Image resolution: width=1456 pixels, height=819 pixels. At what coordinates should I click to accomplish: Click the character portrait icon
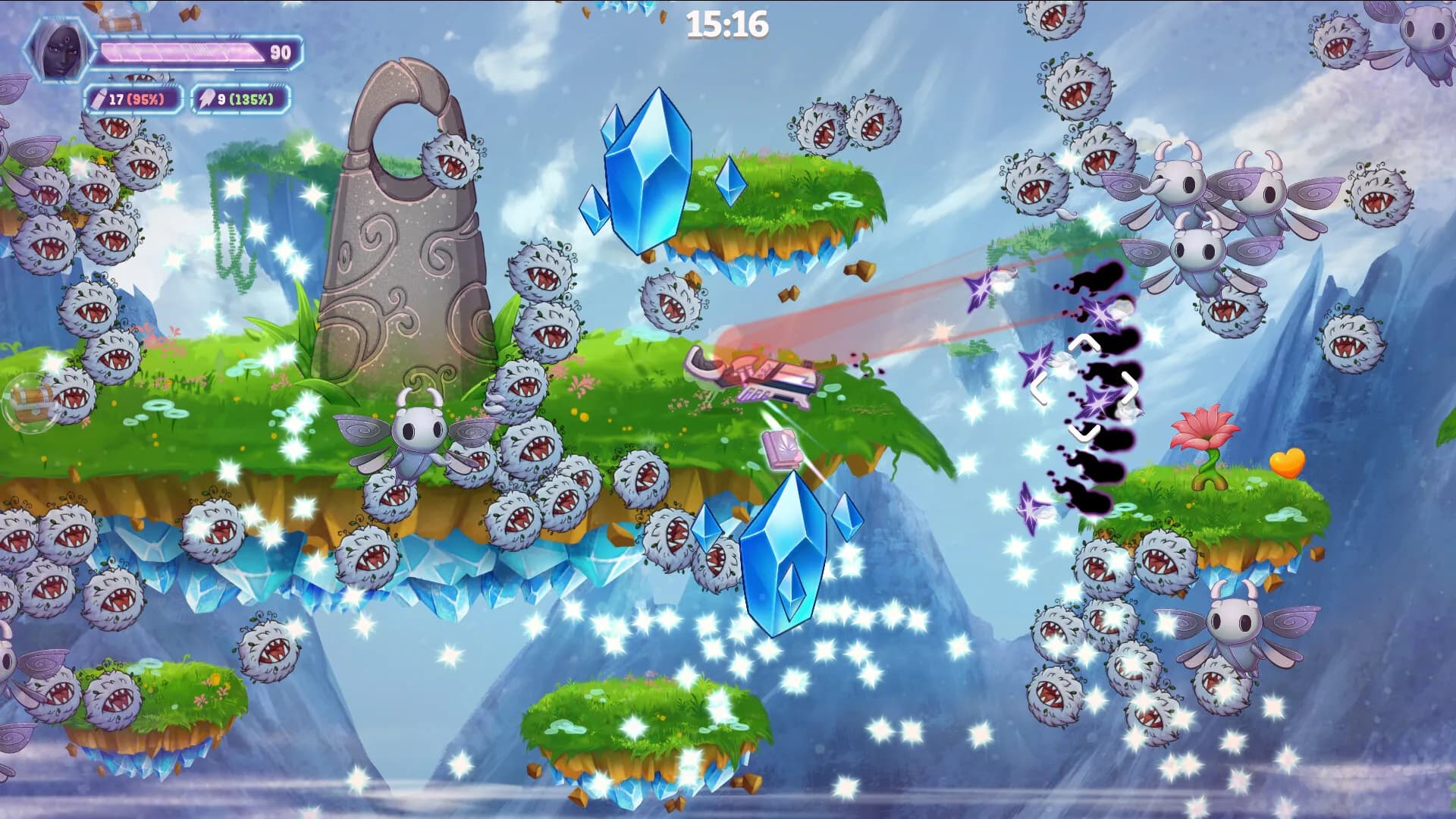[58, 52]
